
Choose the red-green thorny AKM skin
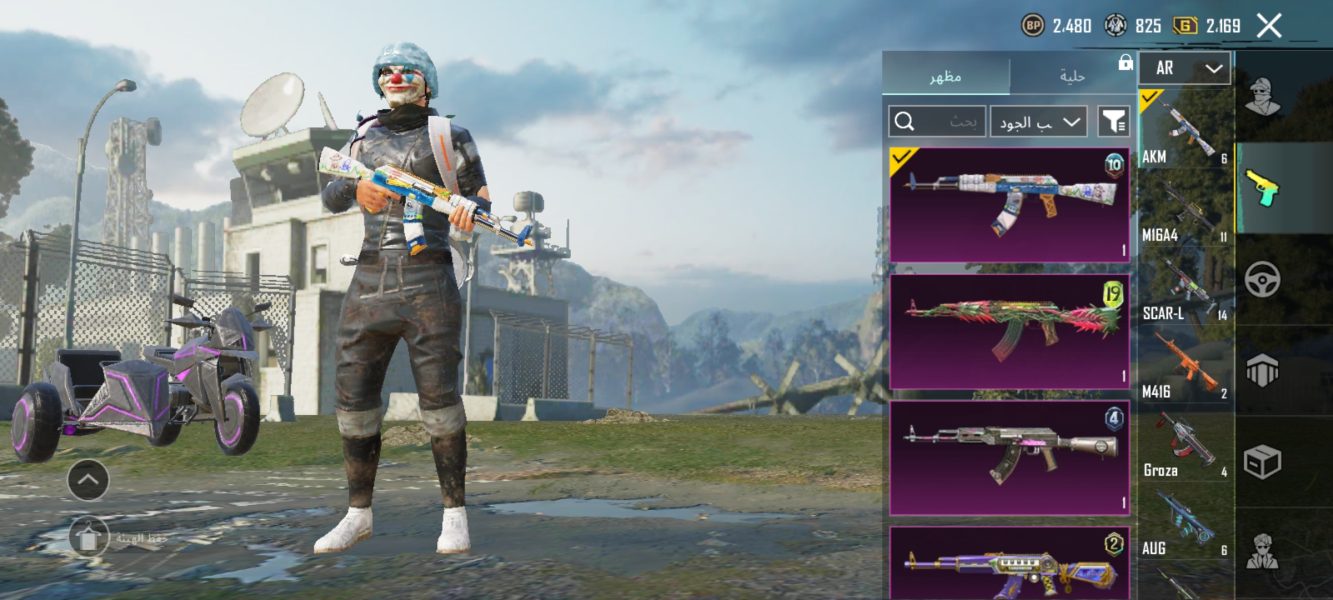point(1009,331)
